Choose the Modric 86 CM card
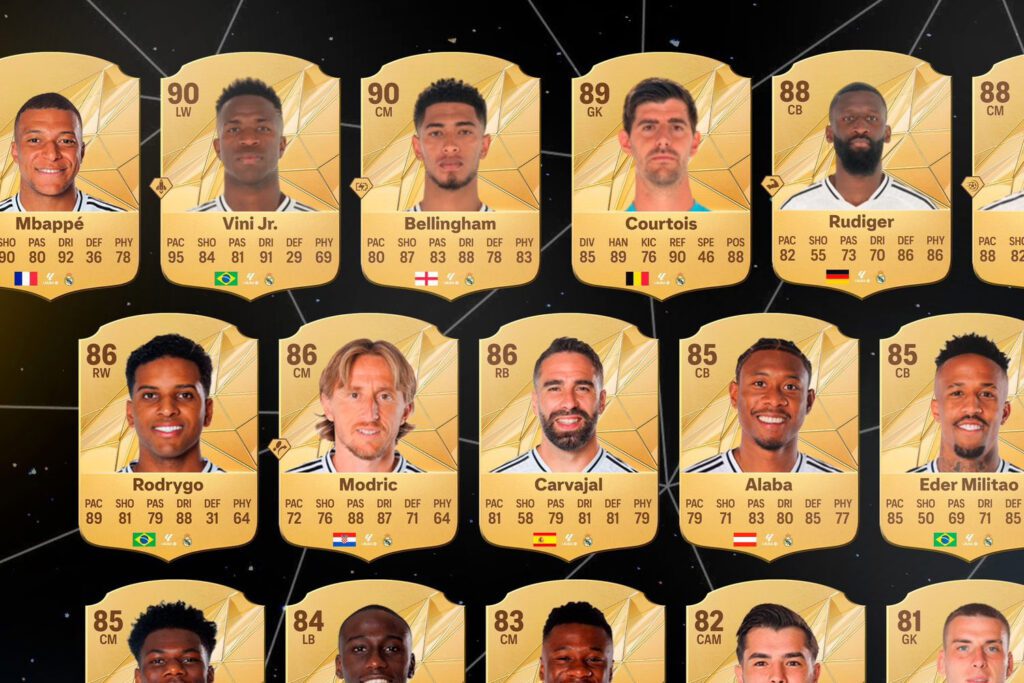 (x=368, y=430)
